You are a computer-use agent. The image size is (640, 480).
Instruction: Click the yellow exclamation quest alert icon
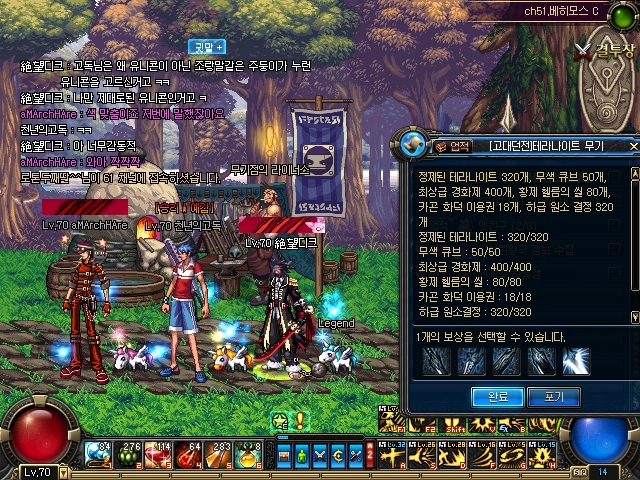click(x=299, y=421)
